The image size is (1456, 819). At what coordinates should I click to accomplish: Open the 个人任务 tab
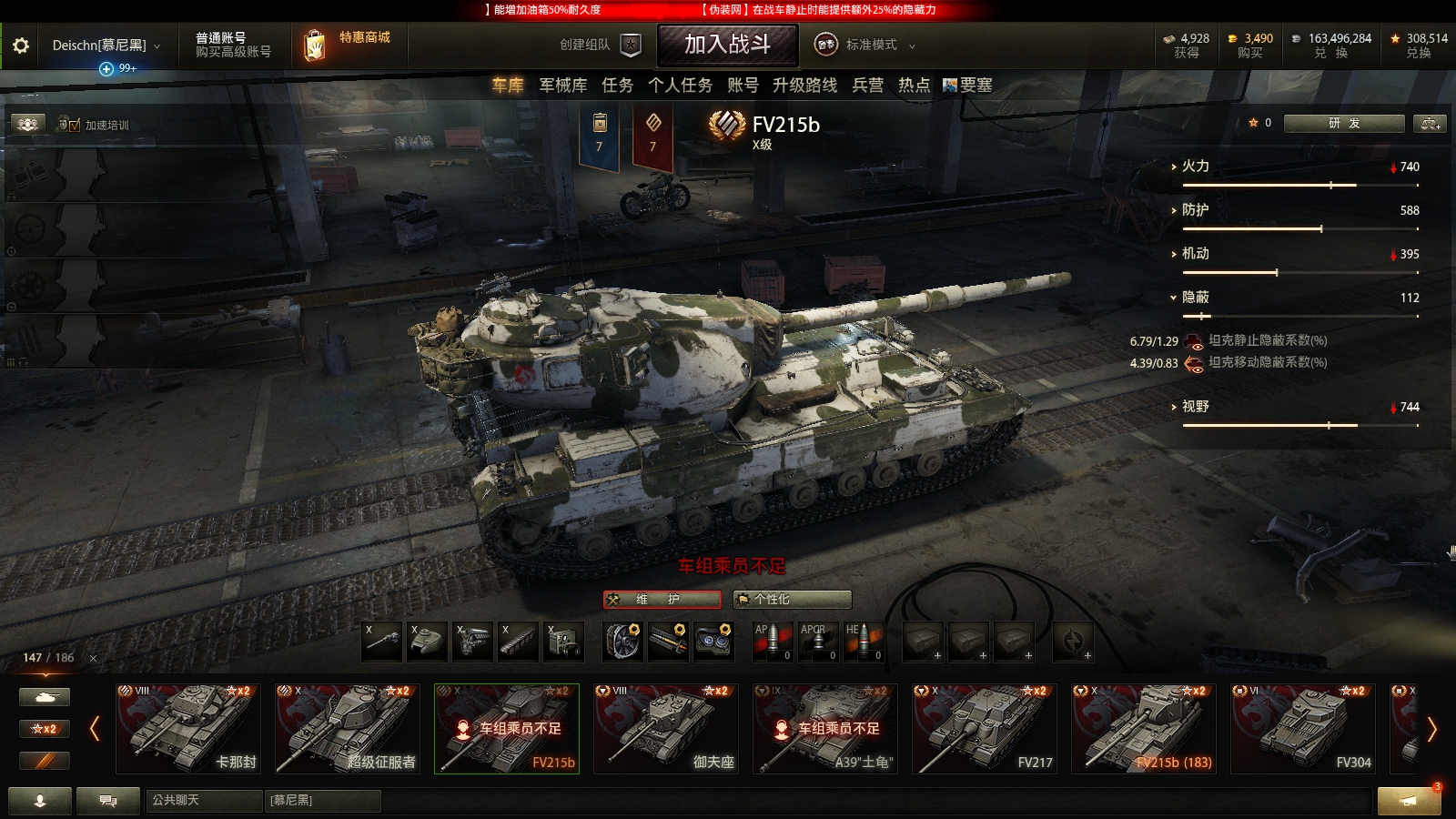point(680,86)
